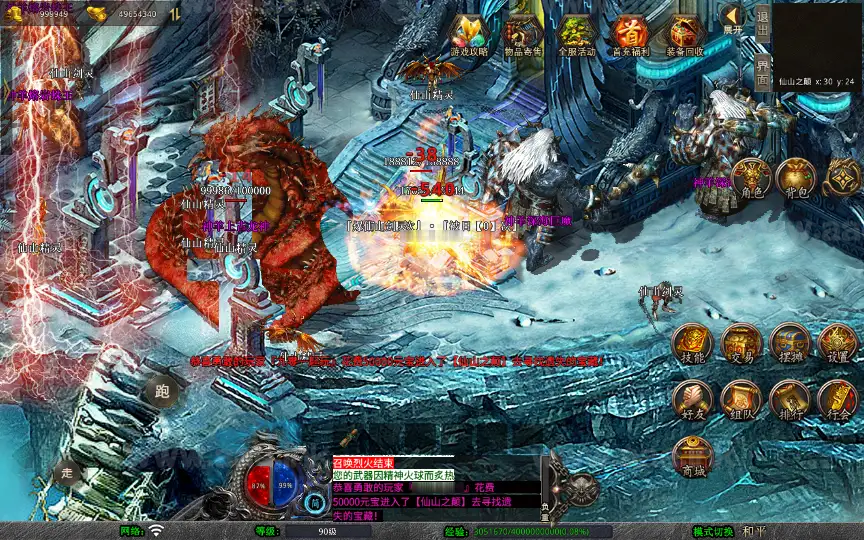
Task: Open the 装备回收 equipment recycling chest
Action: coord(684,36)
